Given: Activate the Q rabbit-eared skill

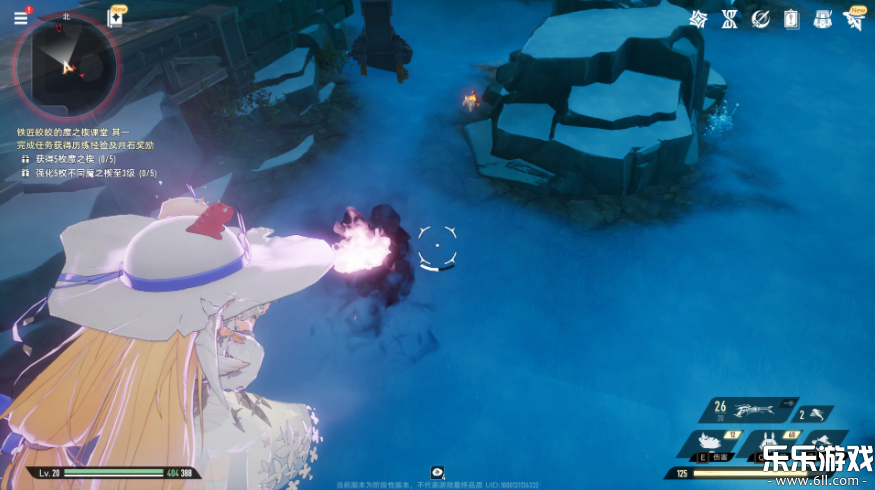Looking at the screenshot, I should 770,444.
